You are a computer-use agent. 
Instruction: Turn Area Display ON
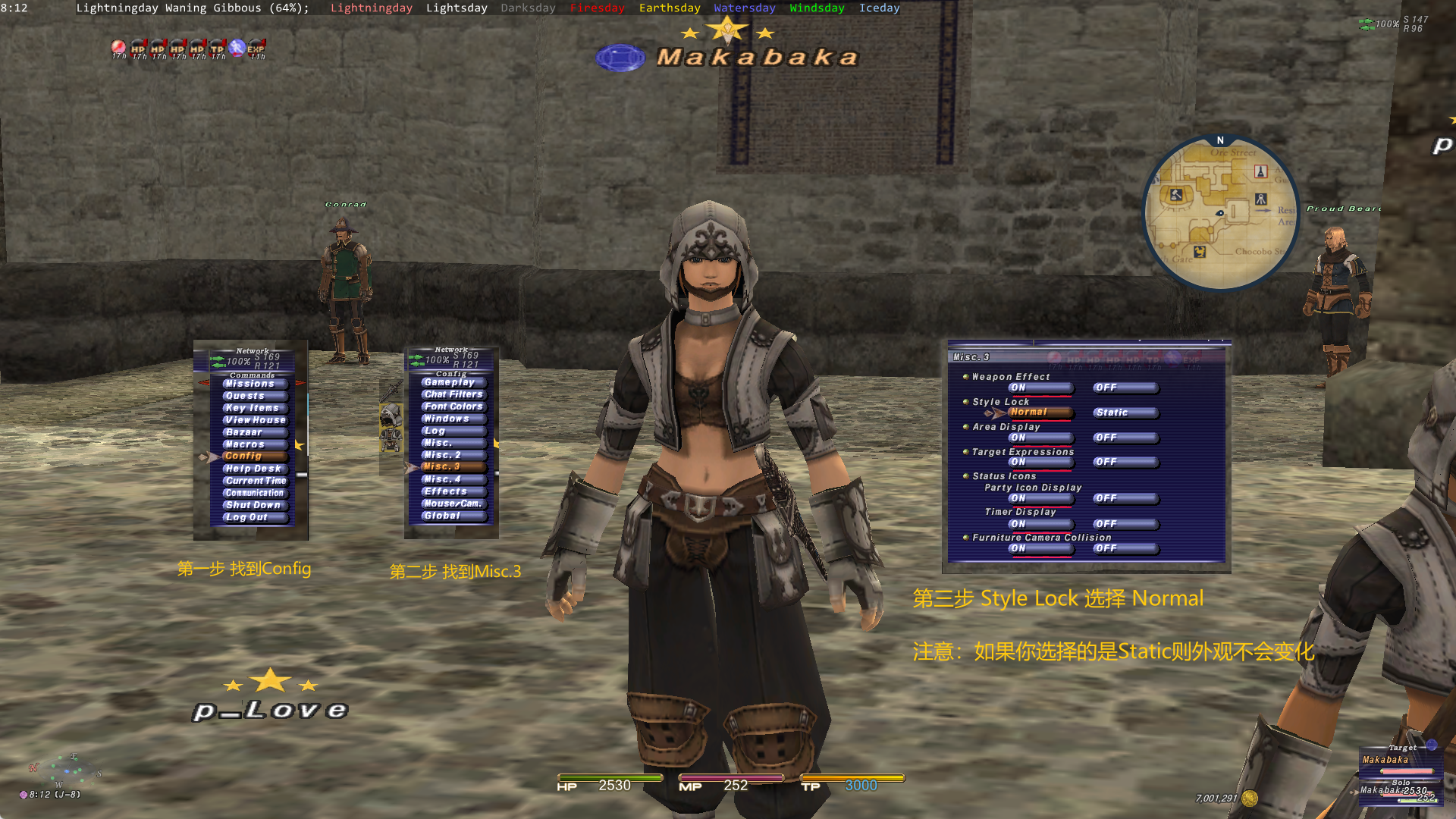(1018, 438)
